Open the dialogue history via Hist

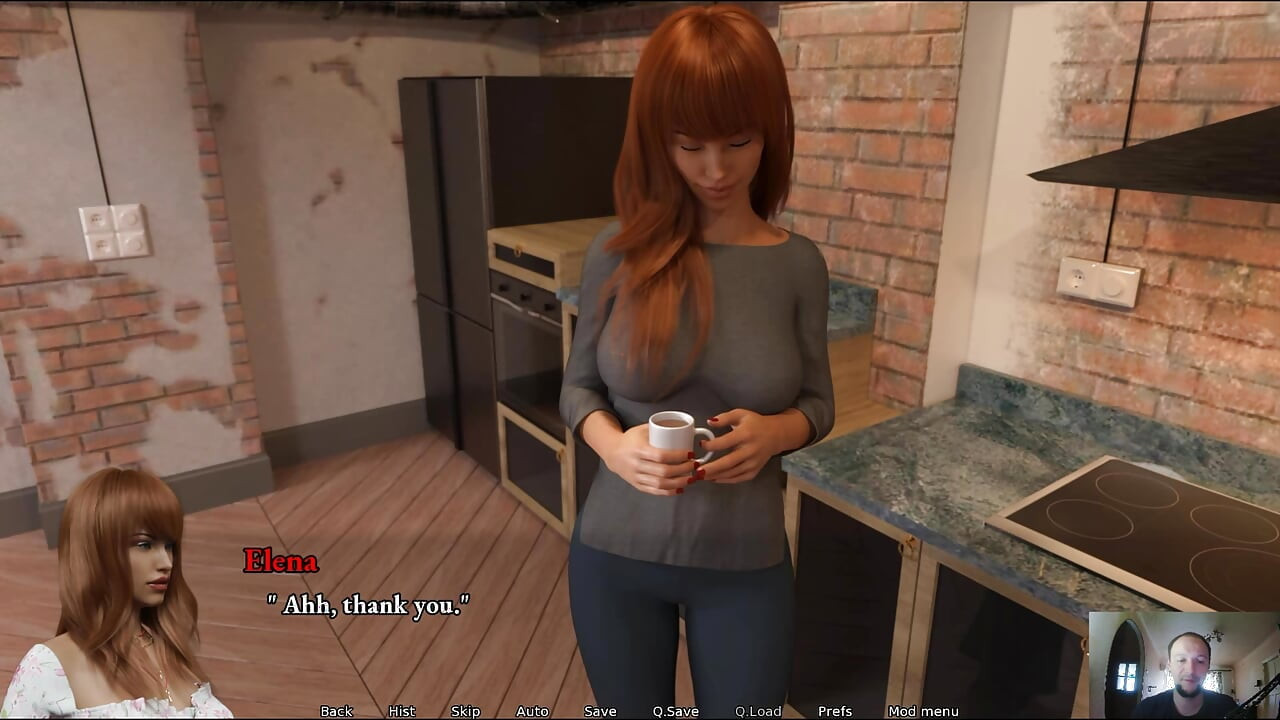point(401,711)
